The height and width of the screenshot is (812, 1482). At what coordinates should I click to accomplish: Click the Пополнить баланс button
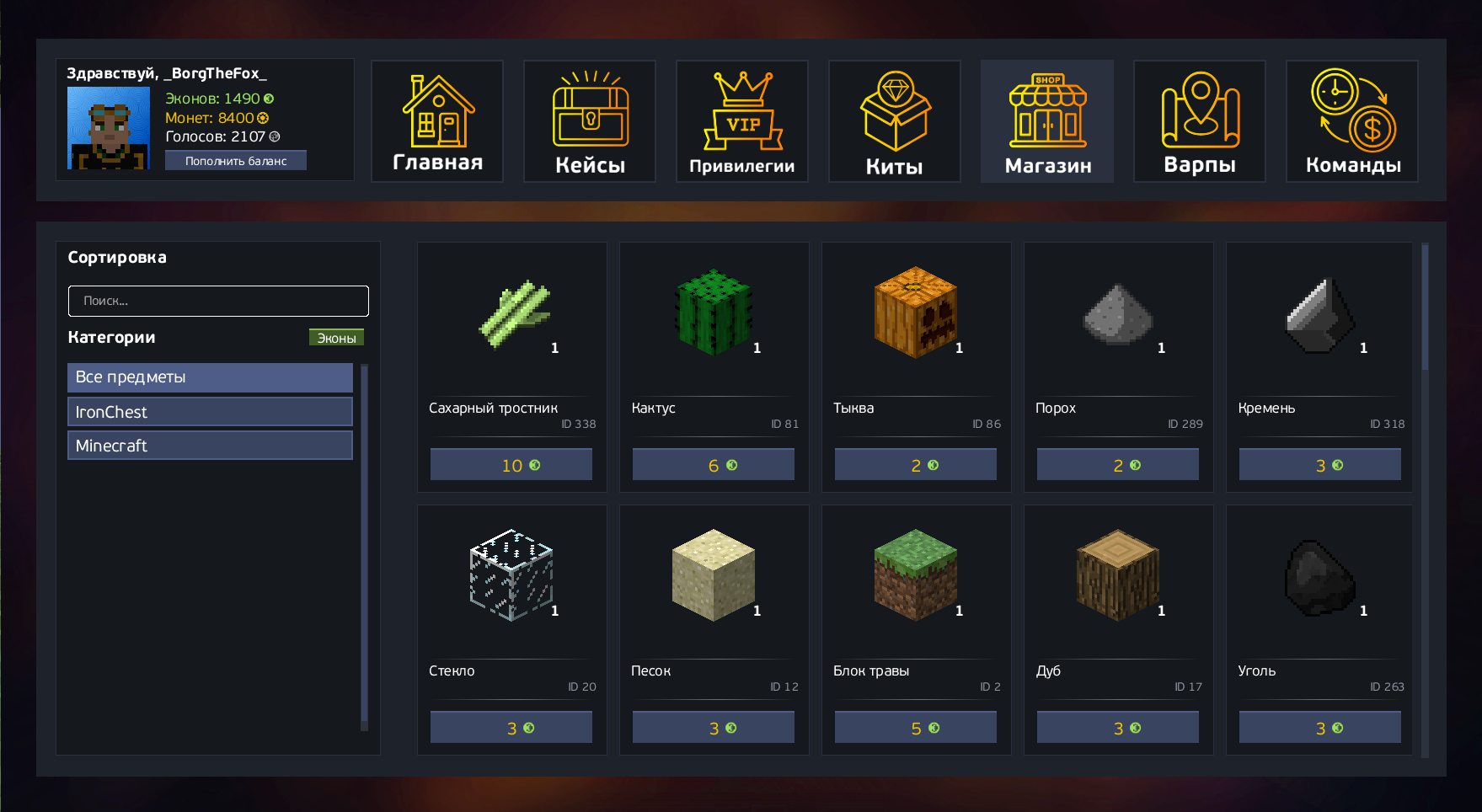[236, 161]
